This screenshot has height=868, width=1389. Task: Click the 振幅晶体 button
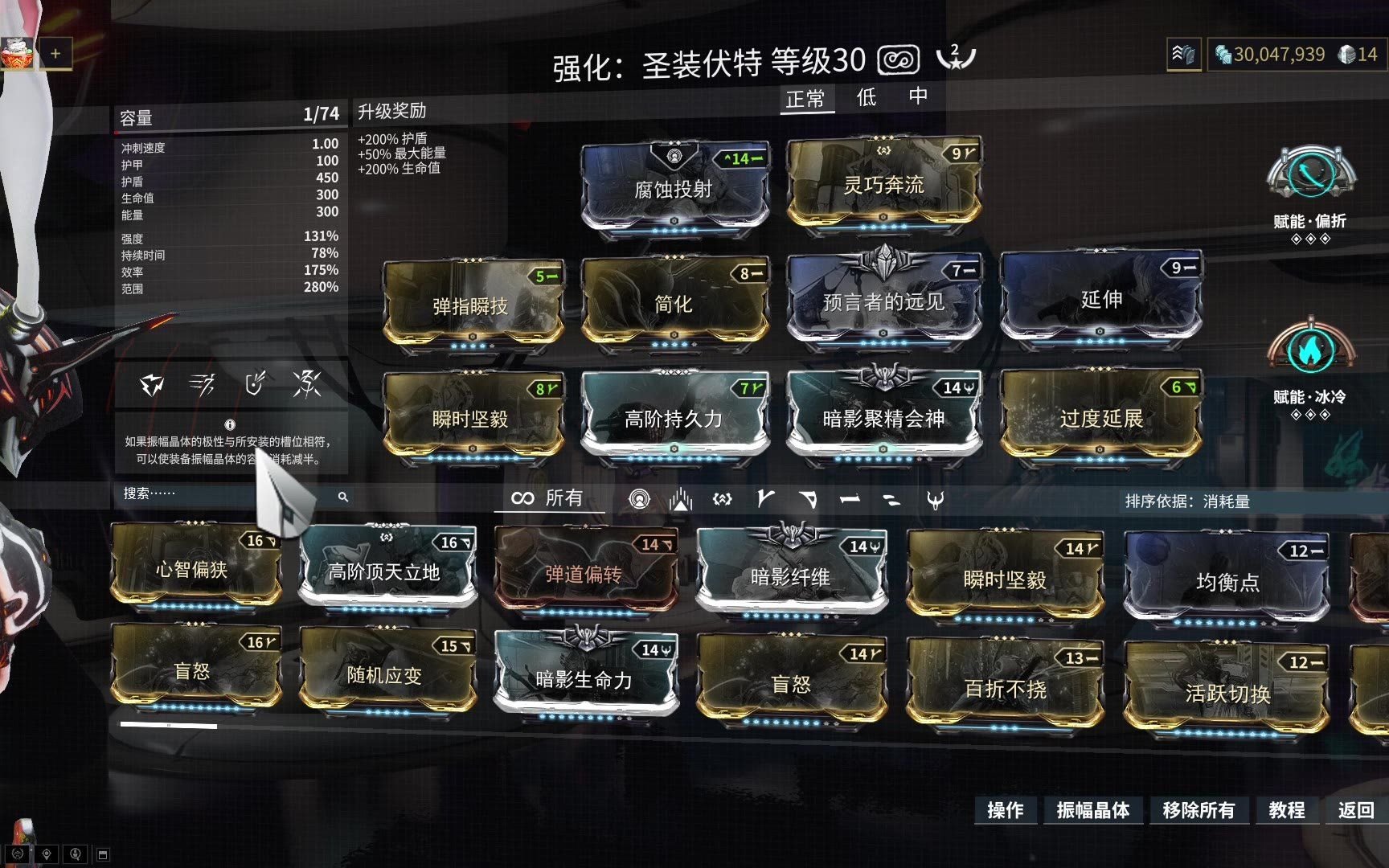coord(1092,810)
